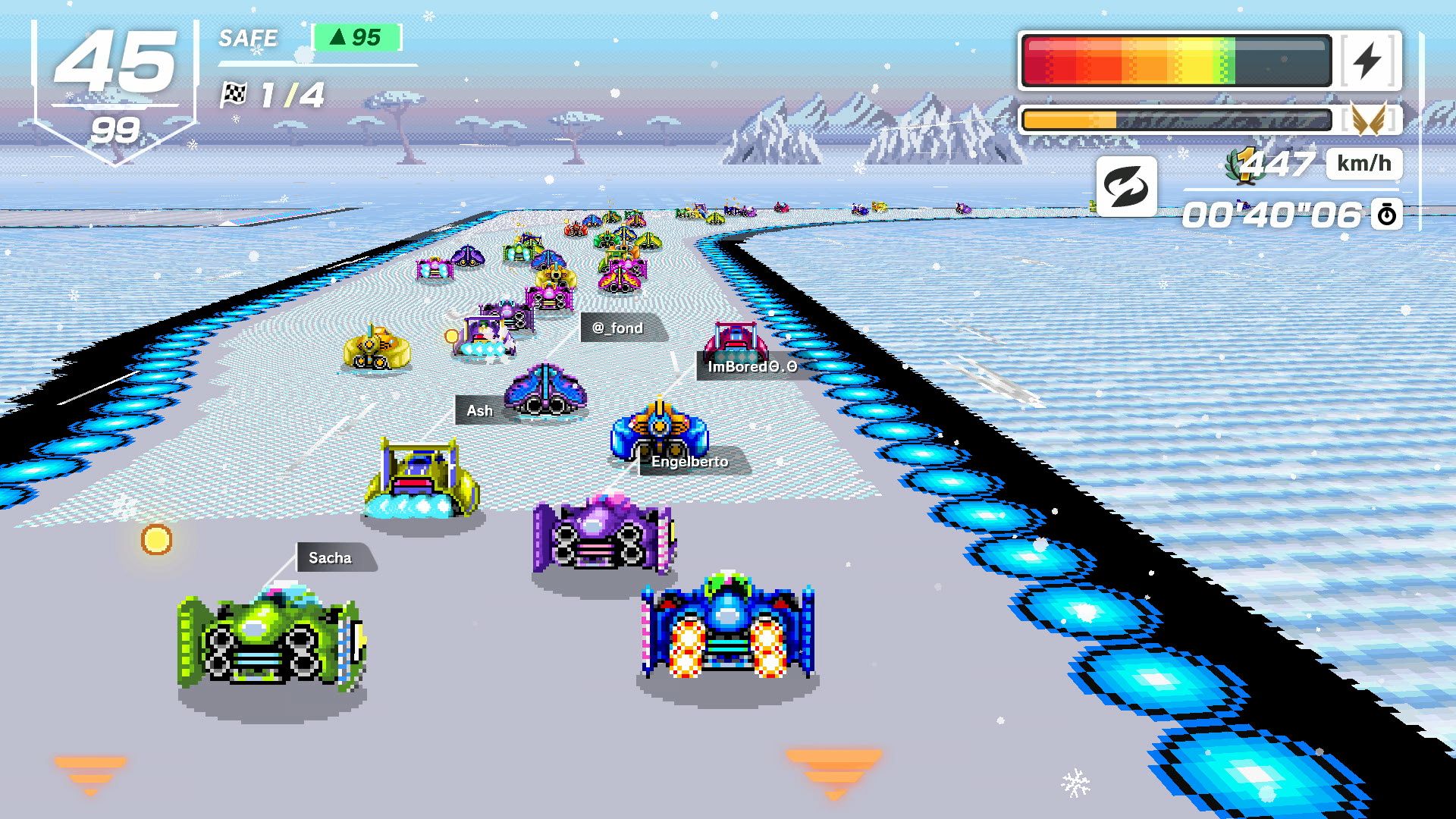Click the golden wings Skyway icon
Image resolution: width=1456 pixels, height=819 pixels.
tap(1369, 119)
